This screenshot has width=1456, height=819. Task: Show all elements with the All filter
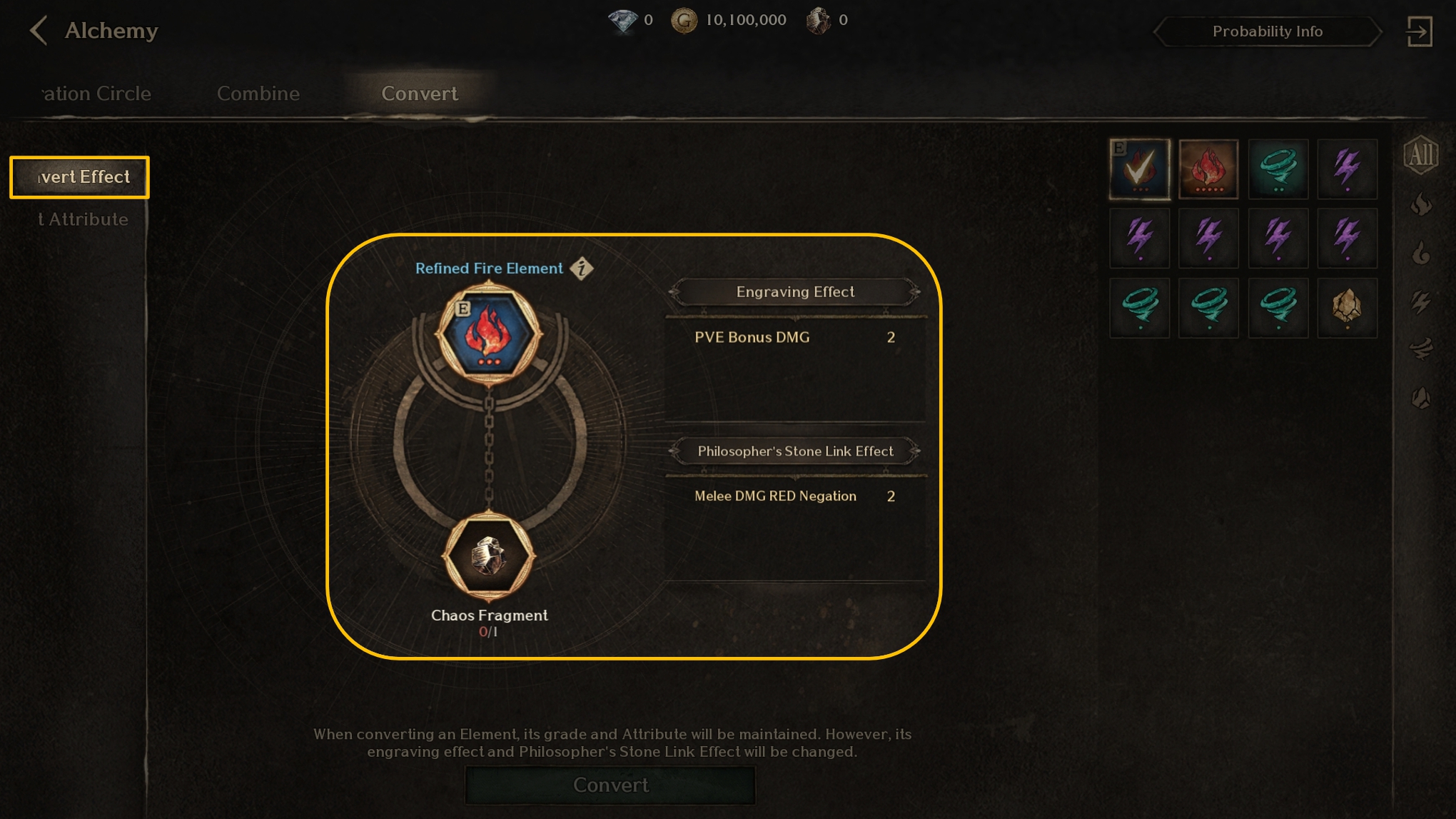1420,154
